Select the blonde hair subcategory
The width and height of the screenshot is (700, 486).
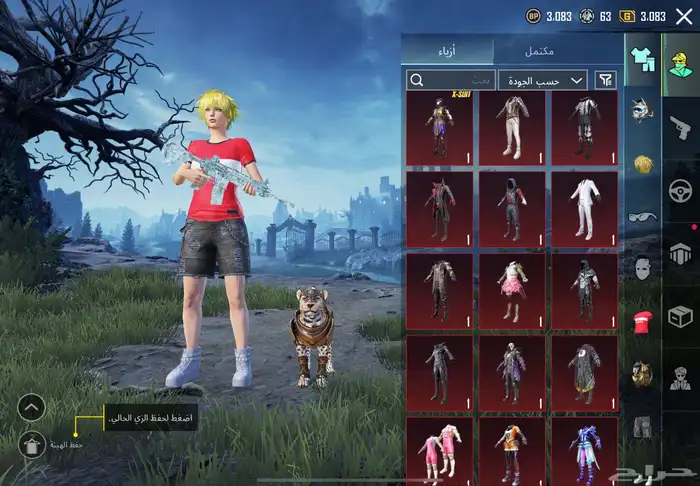pos(641,163)
